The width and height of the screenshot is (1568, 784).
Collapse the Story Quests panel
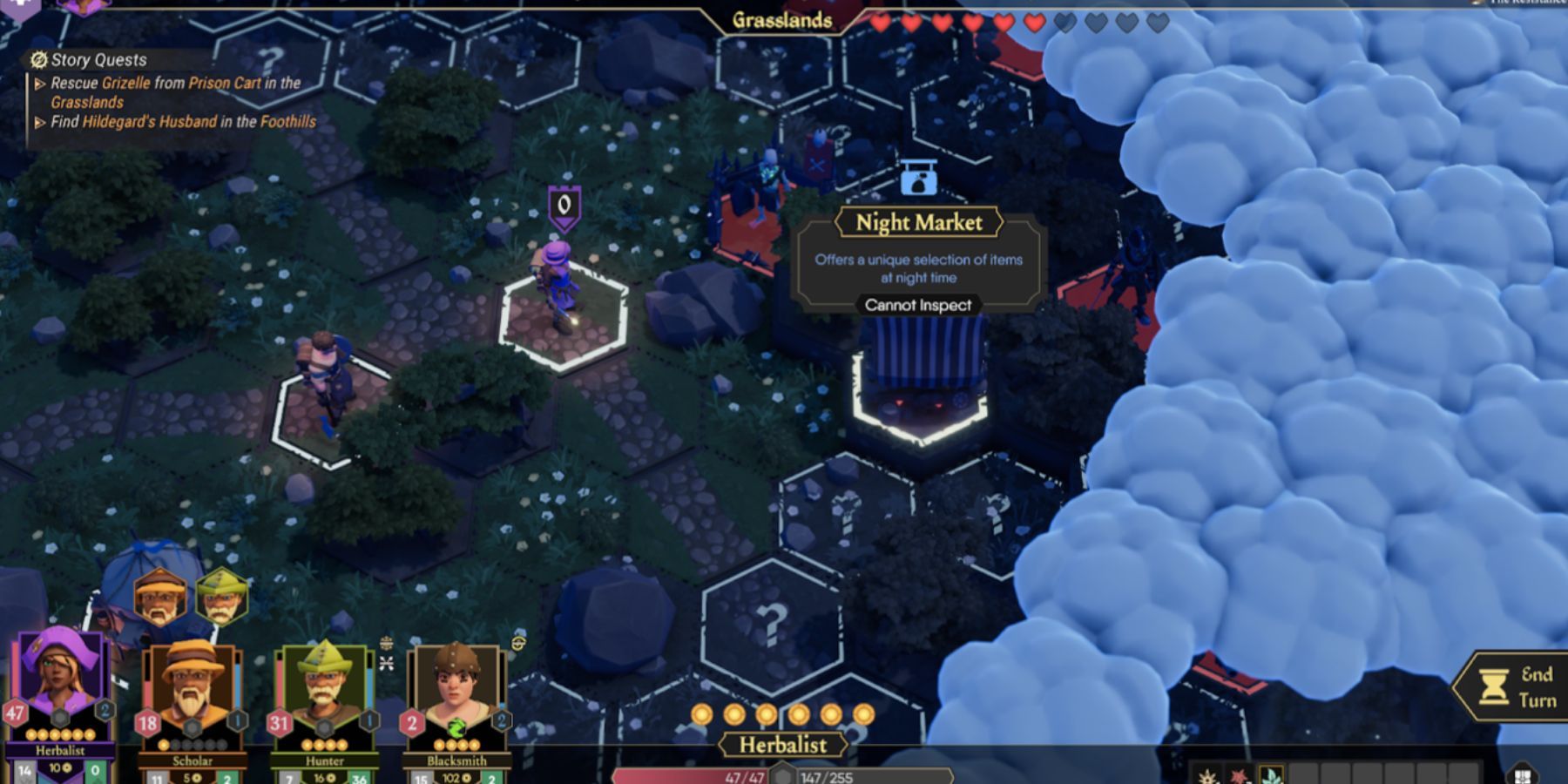98,60
